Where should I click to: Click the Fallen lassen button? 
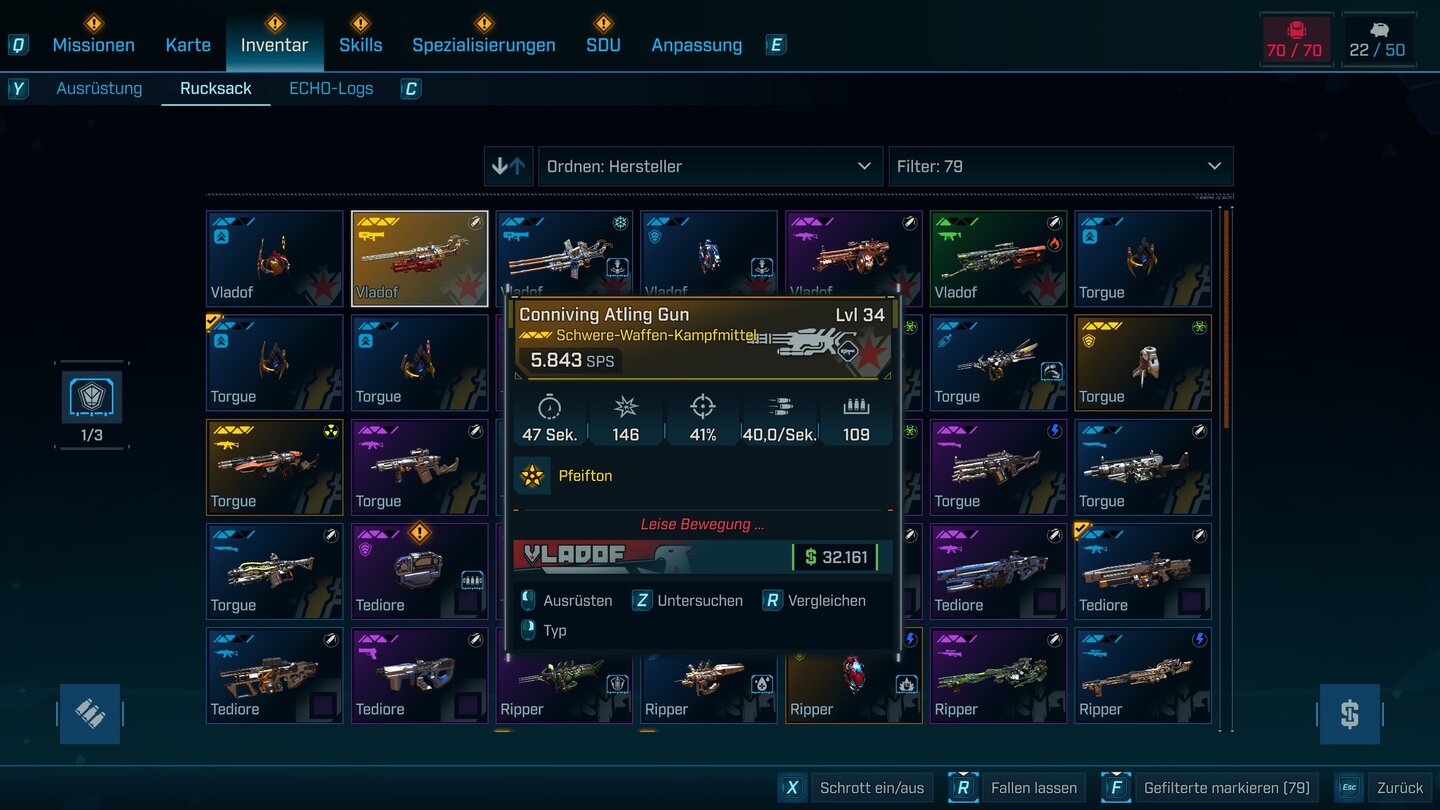(x=1020, y=788)
